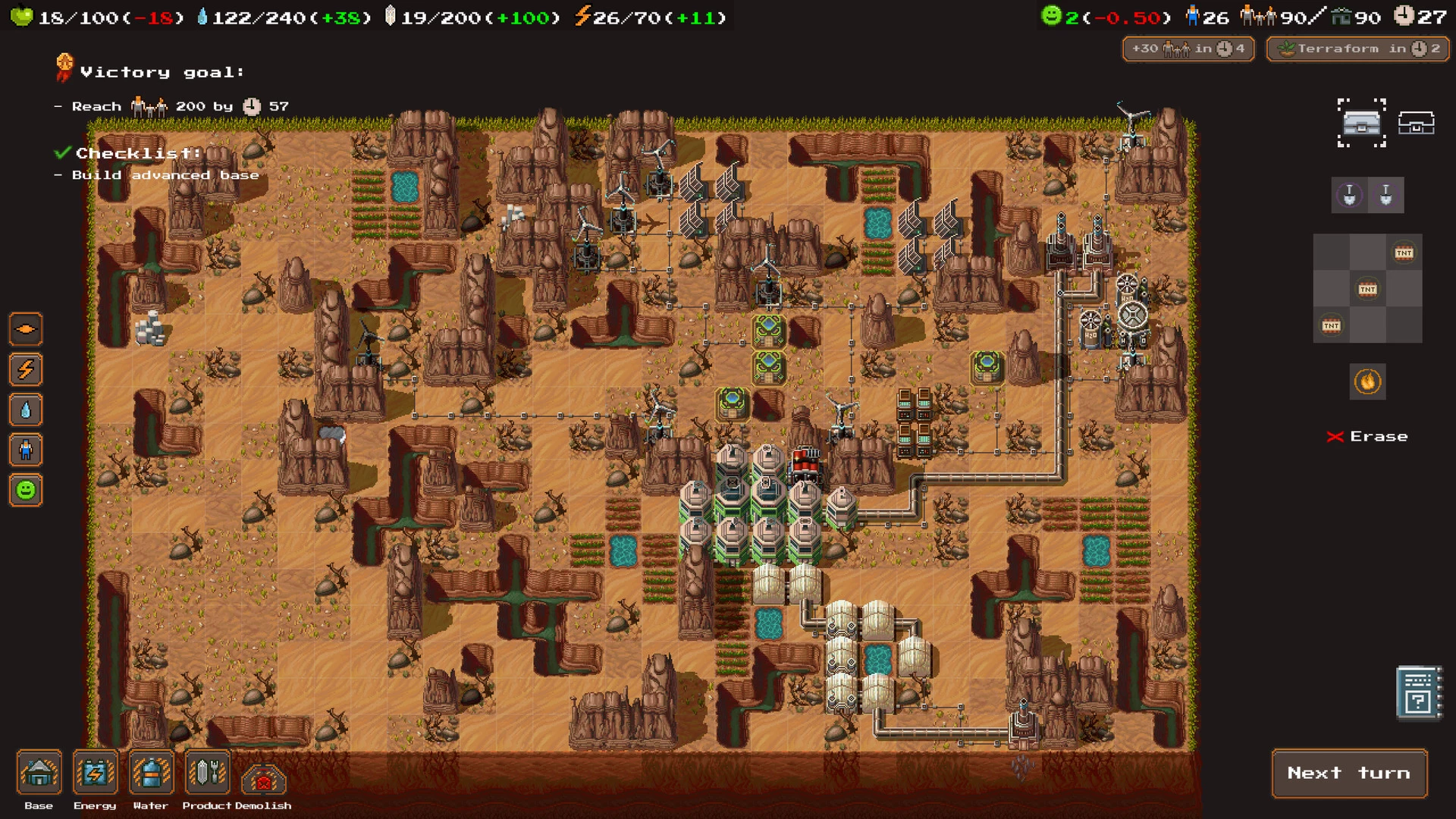Click the +30 colonists arrival button

tap(1188, 49)
